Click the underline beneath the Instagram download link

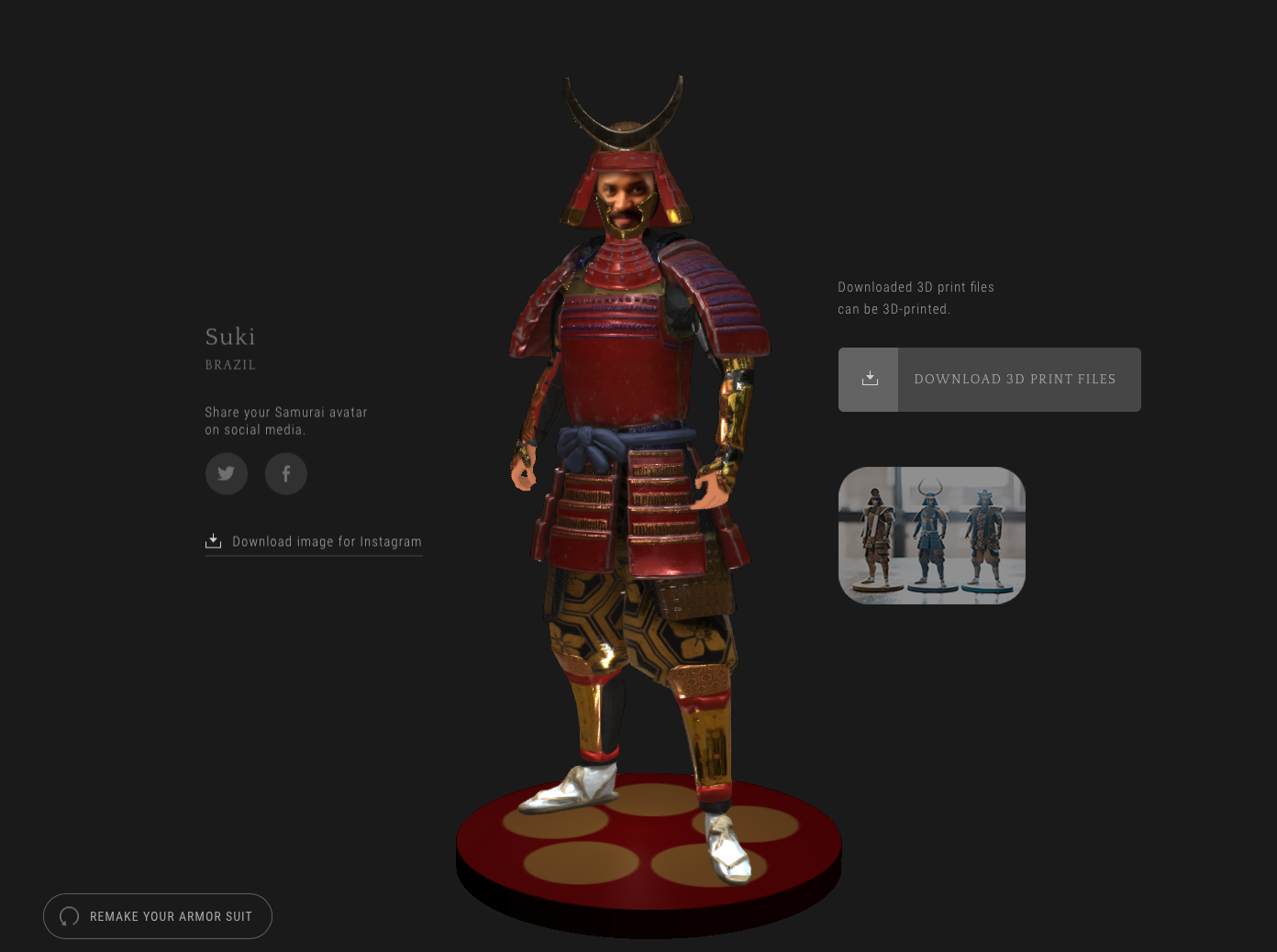(314, 555)
